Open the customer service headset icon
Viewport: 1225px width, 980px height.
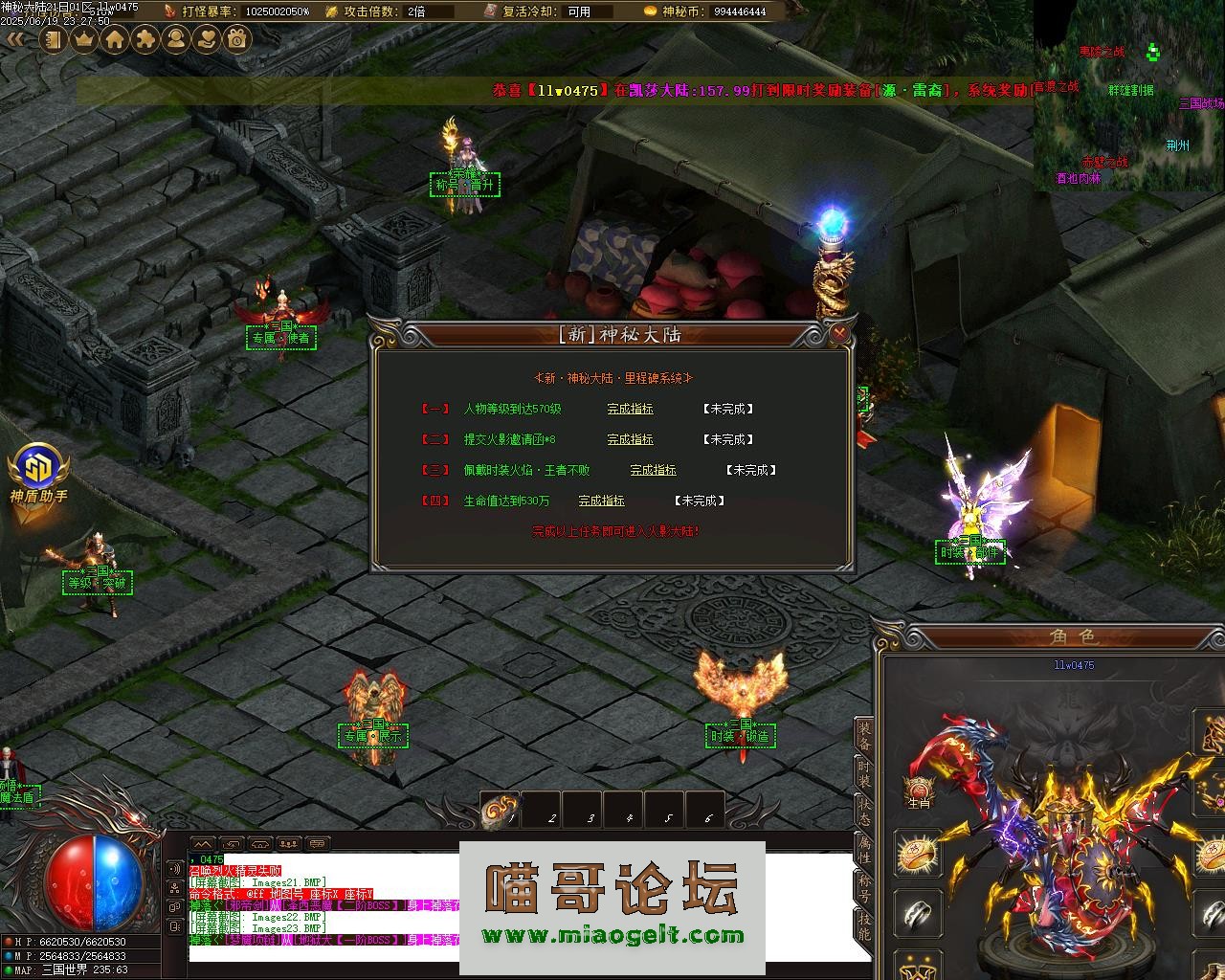coord(176,39)
